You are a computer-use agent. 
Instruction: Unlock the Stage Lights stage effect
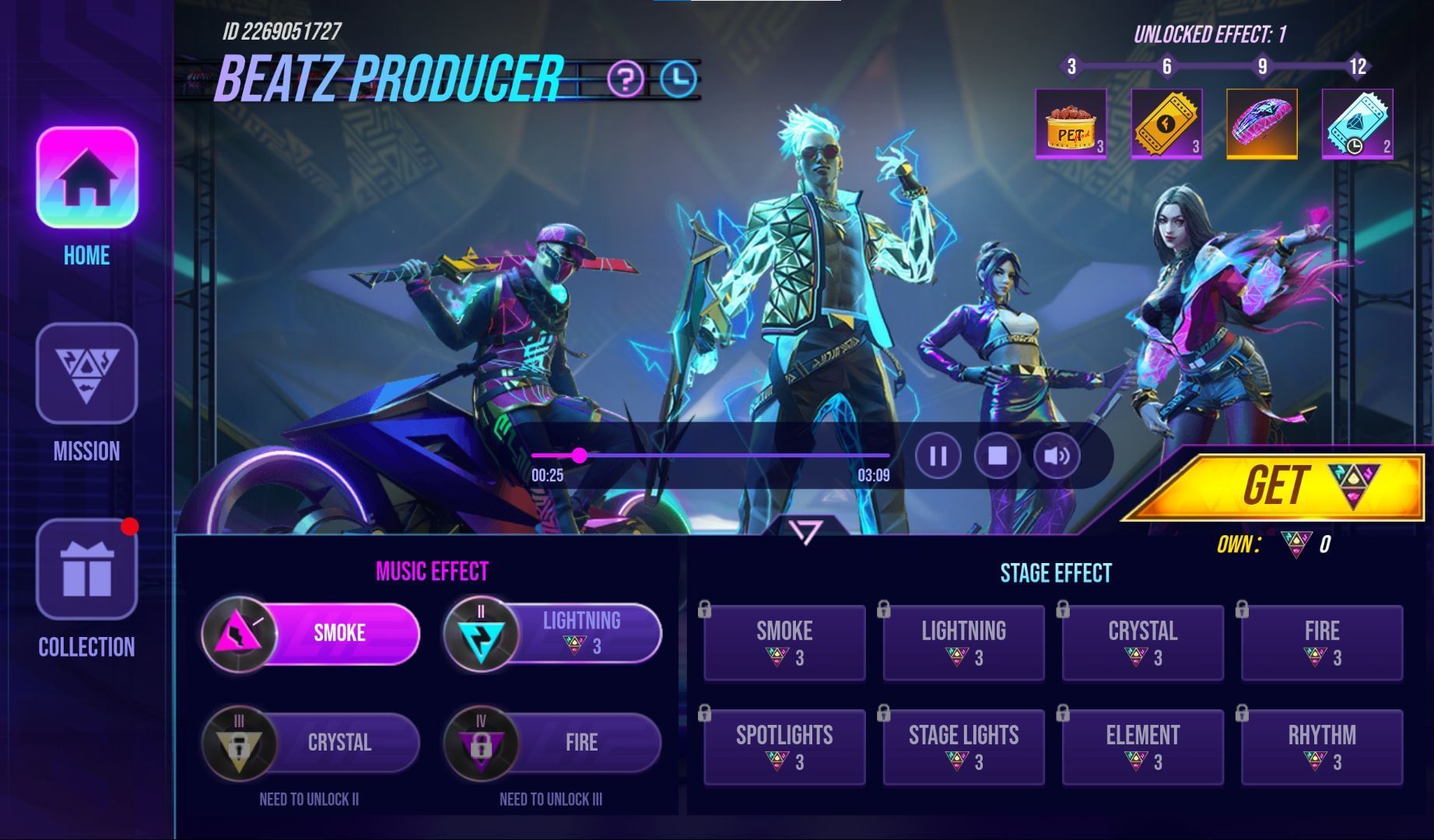coord(963,747)
